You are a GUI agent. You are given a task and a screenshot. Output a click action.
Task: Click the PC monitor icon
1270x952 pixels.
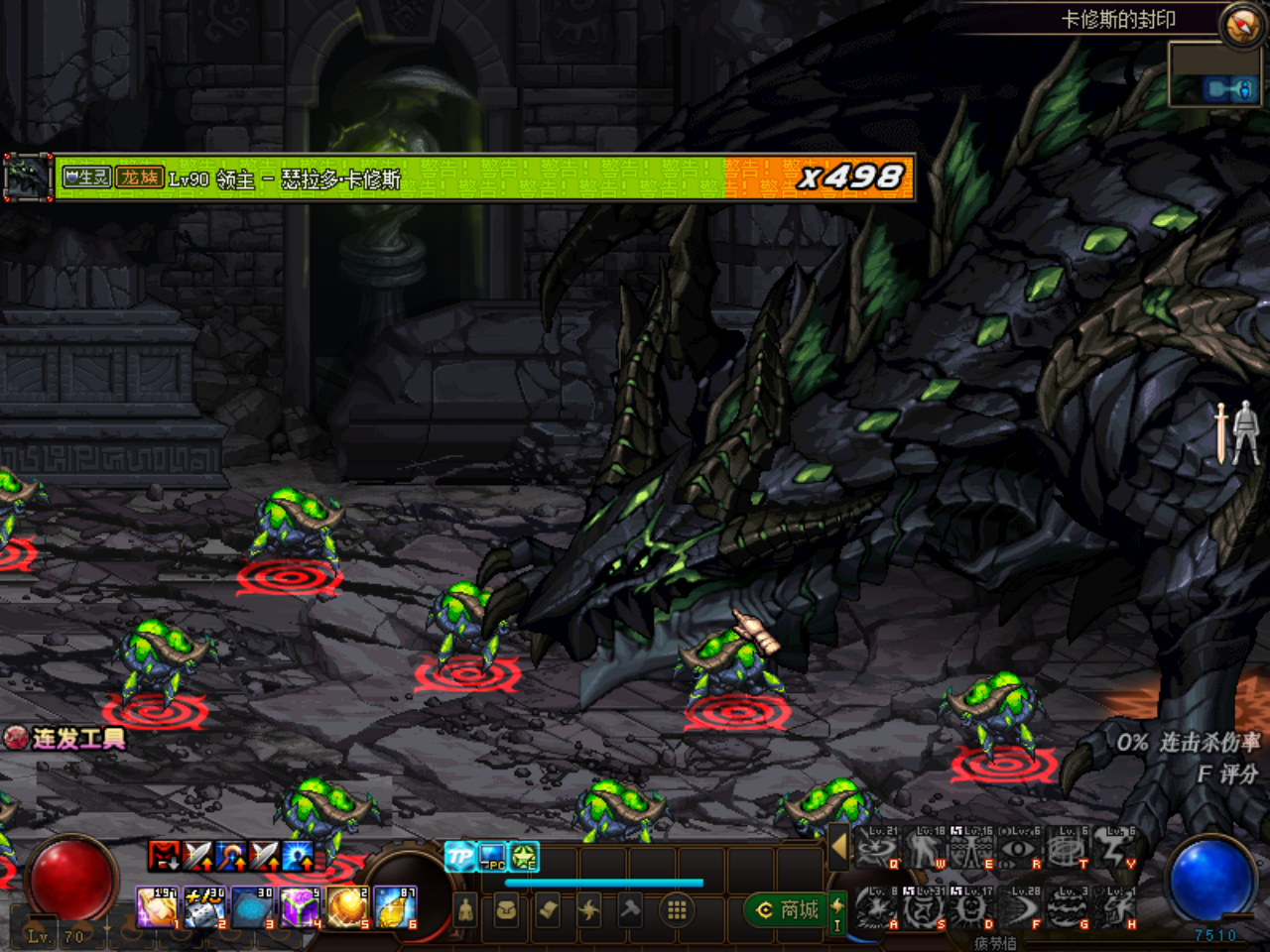pyautogui.click(x=492, y=857)
